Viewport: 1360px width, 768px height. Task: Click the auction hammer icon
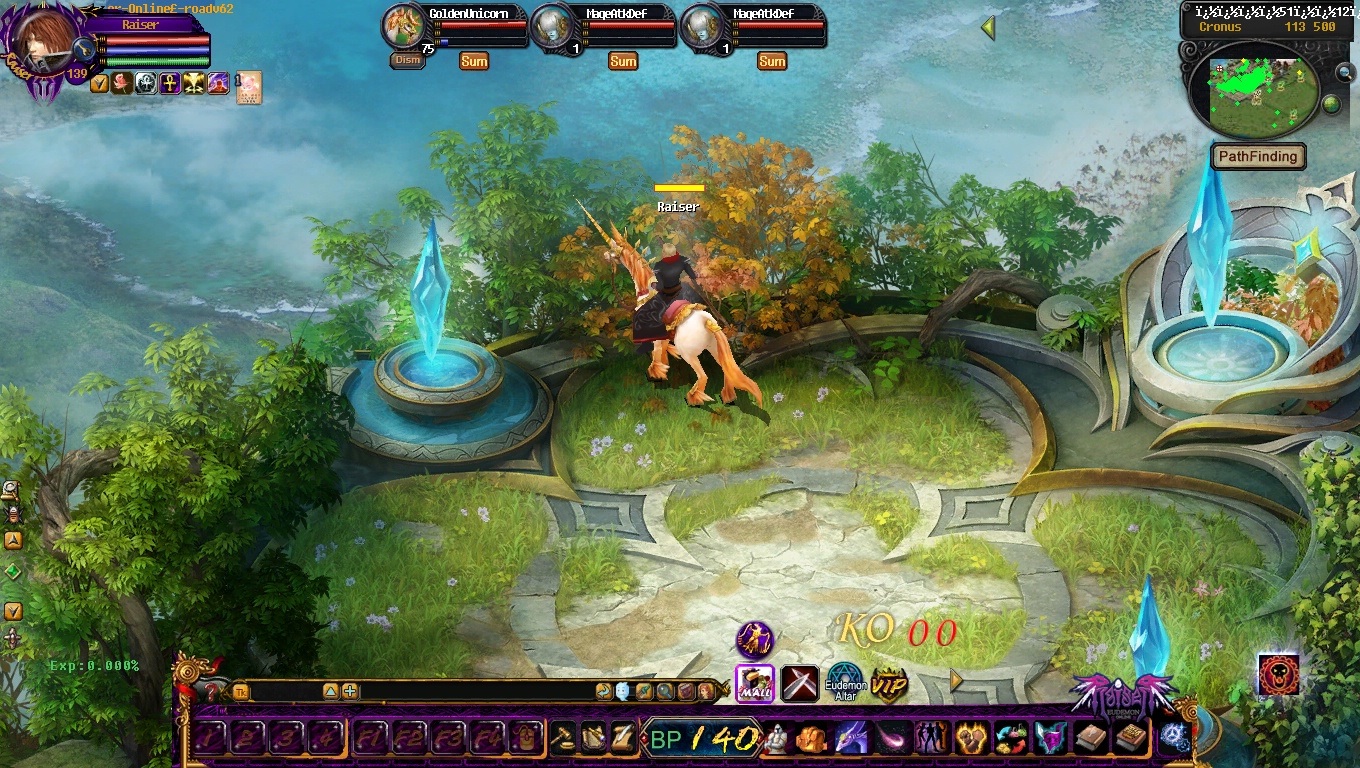point(564,738)
